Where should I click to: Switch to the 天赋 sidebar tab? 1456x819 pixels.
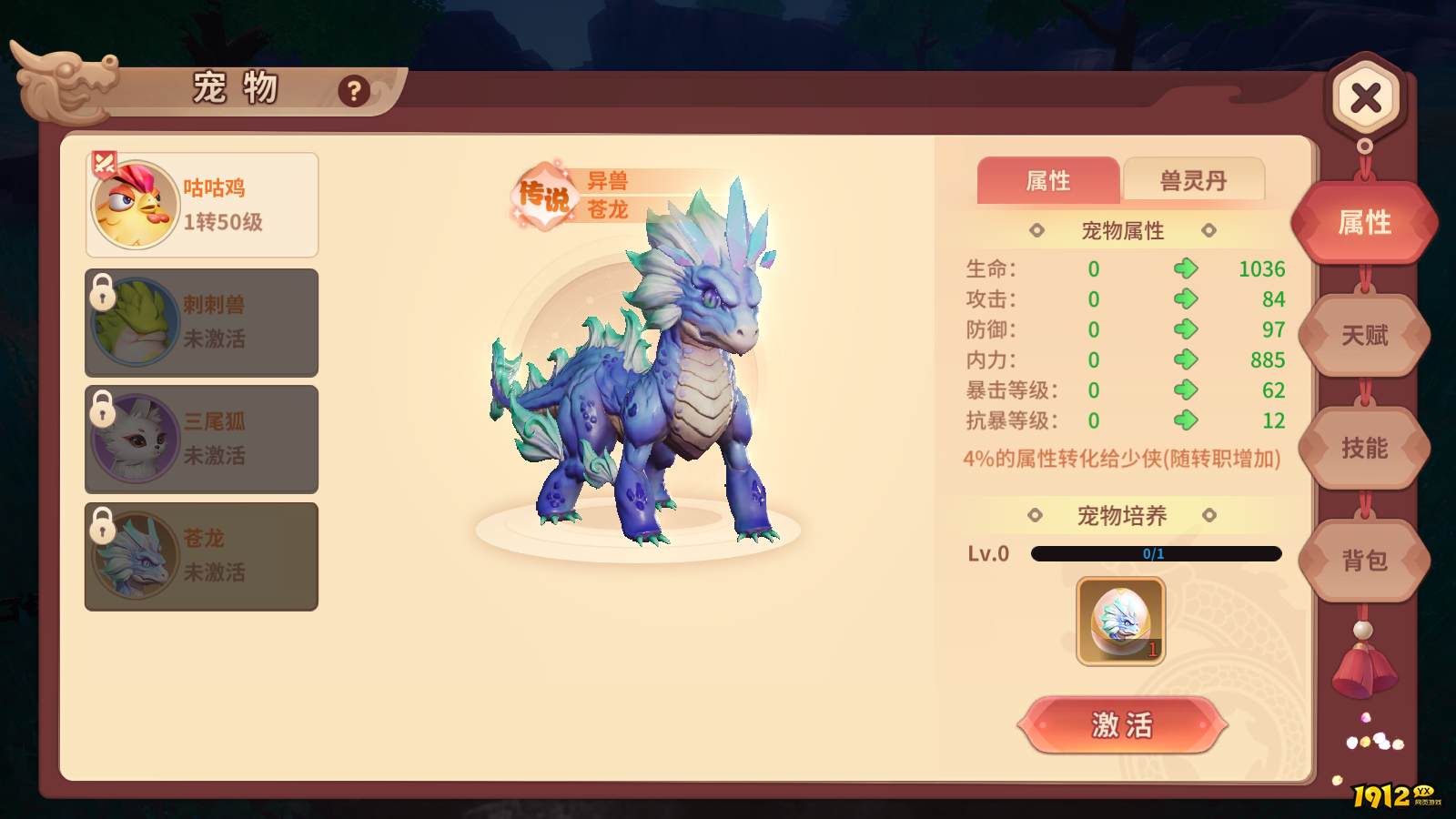pyautogui.click(x=1363, y=336)
